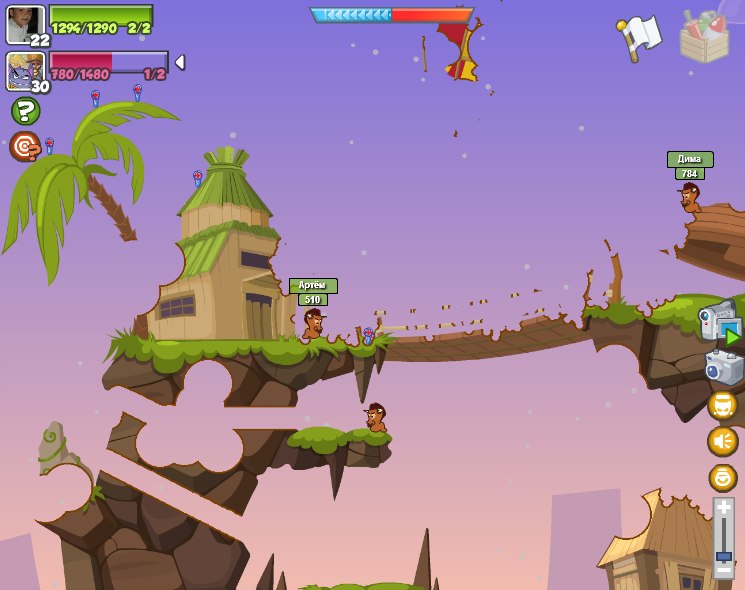745x590 pixels.
Task: Zoom in with the plus button
Action: [723, 508]
